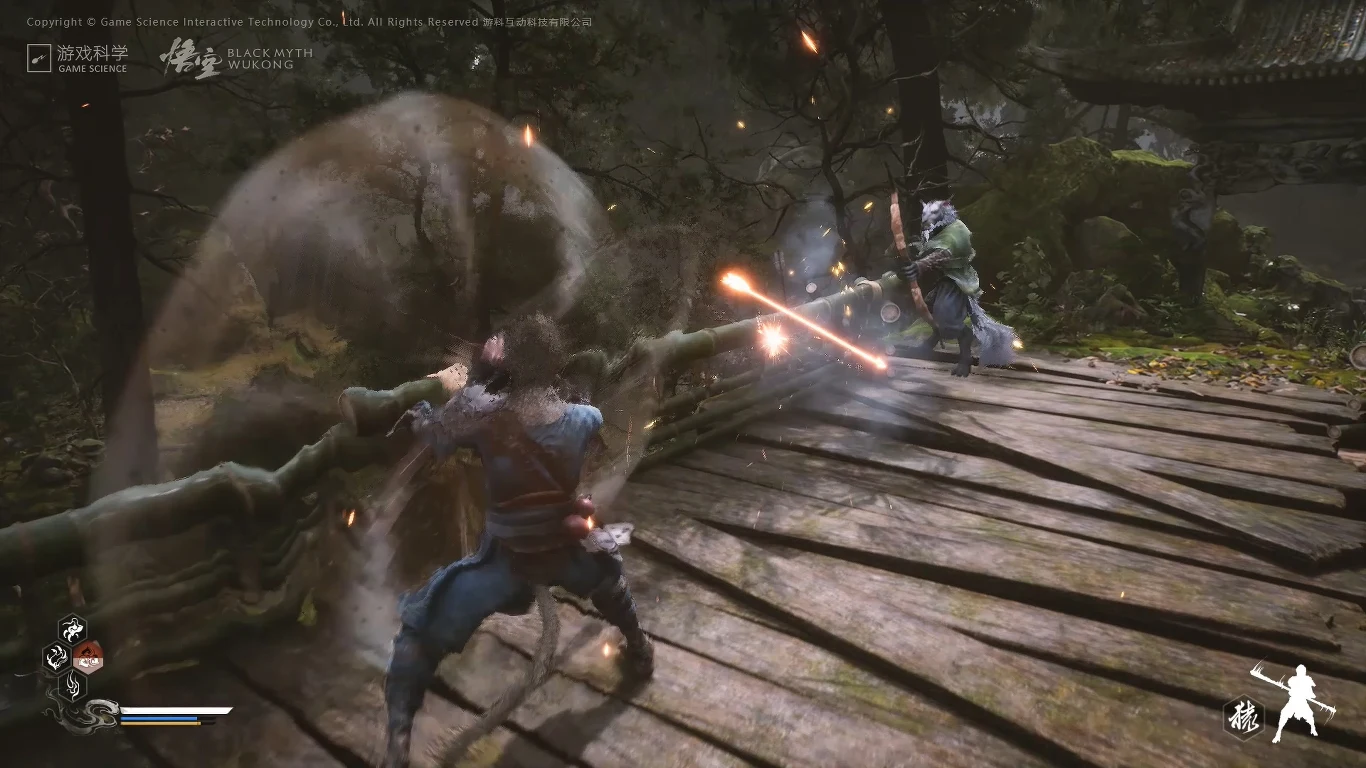Open the BLACK MYTH WUKONG title text
Screen dimensions: 1366x768
[x=269, y=57]
